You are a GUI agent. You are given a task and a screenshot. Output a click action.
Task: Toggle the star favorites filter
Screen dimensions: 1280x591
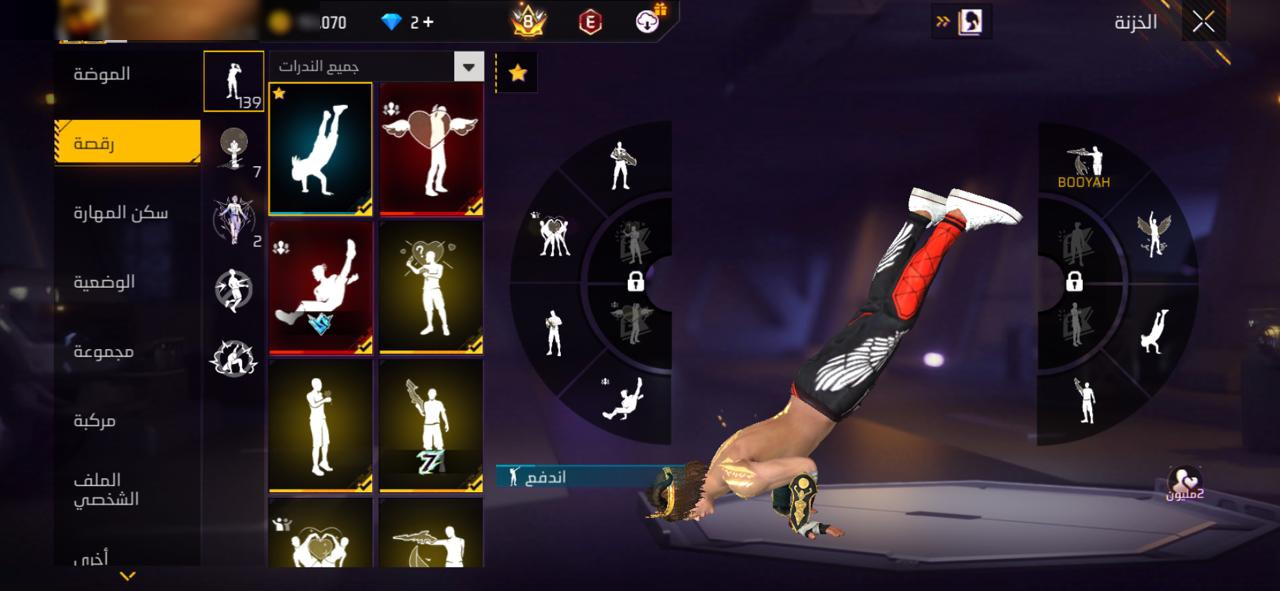click(518, 73)
